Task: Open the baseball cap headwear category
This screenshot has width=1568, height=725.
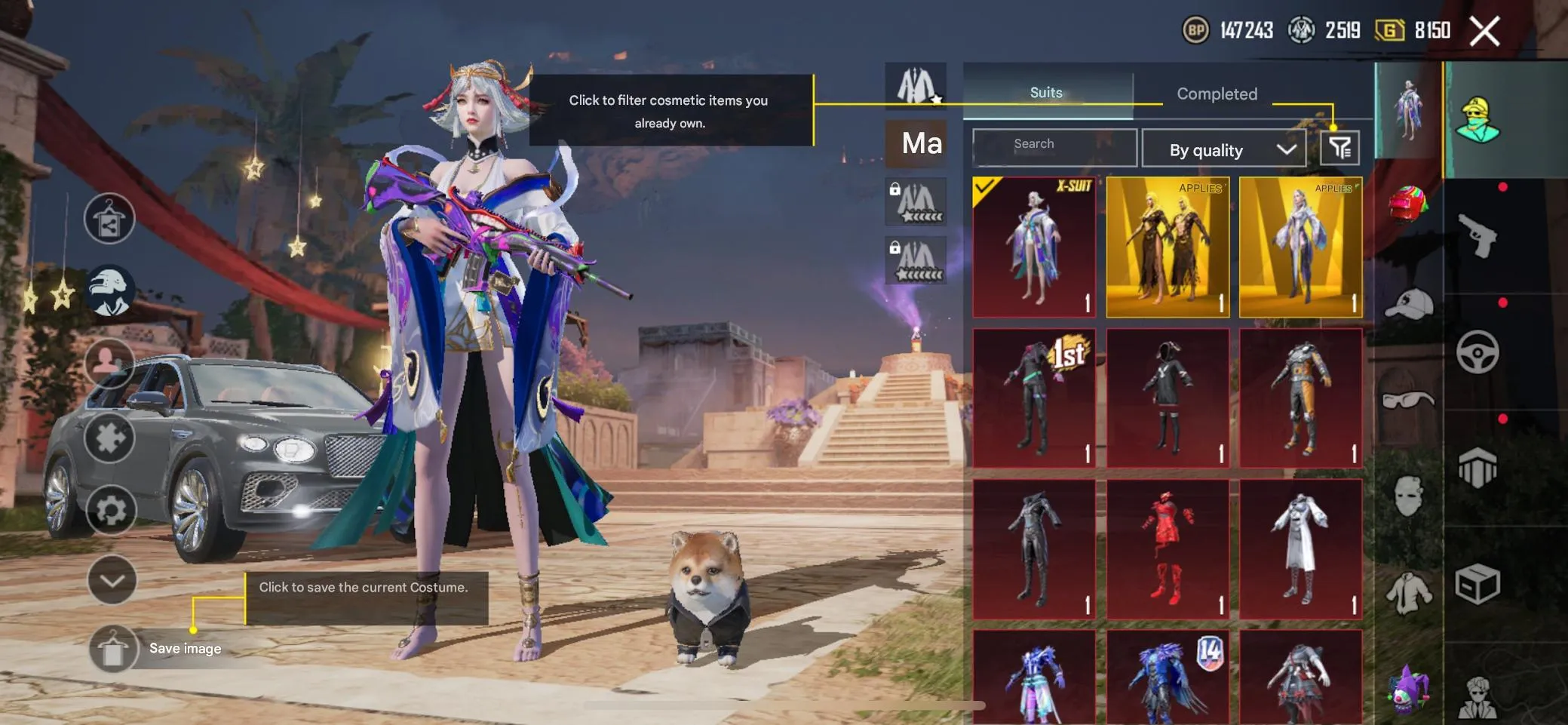Action: tap(1407, 303)
